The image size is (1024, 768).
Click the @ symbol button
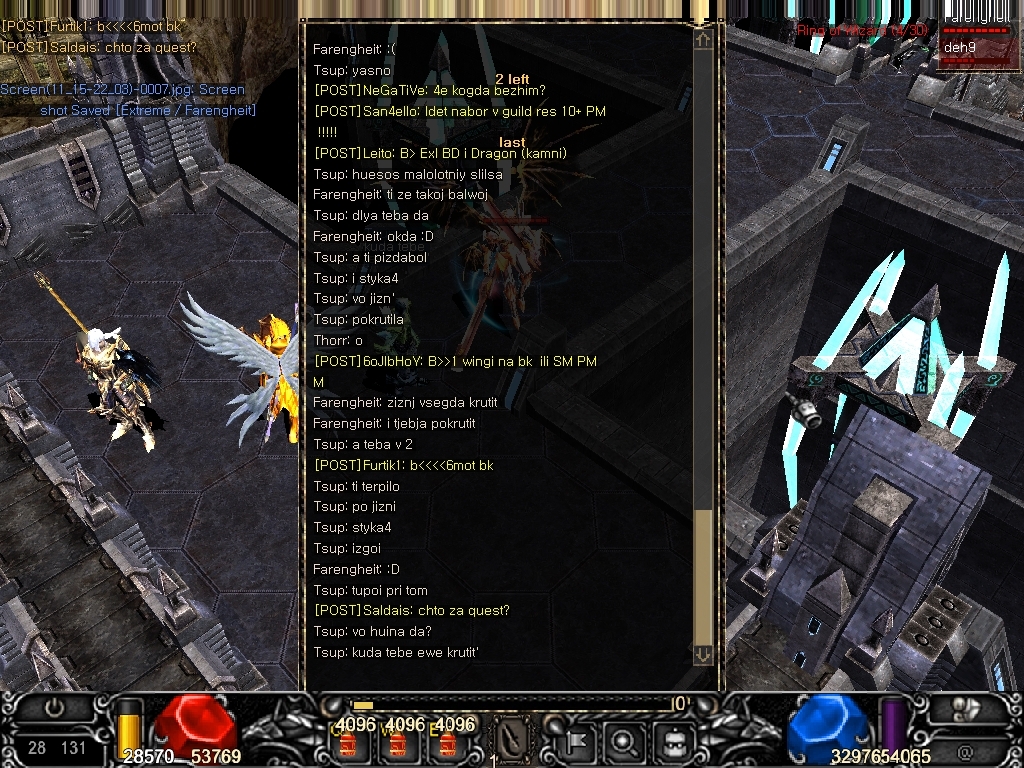point(966,750)
